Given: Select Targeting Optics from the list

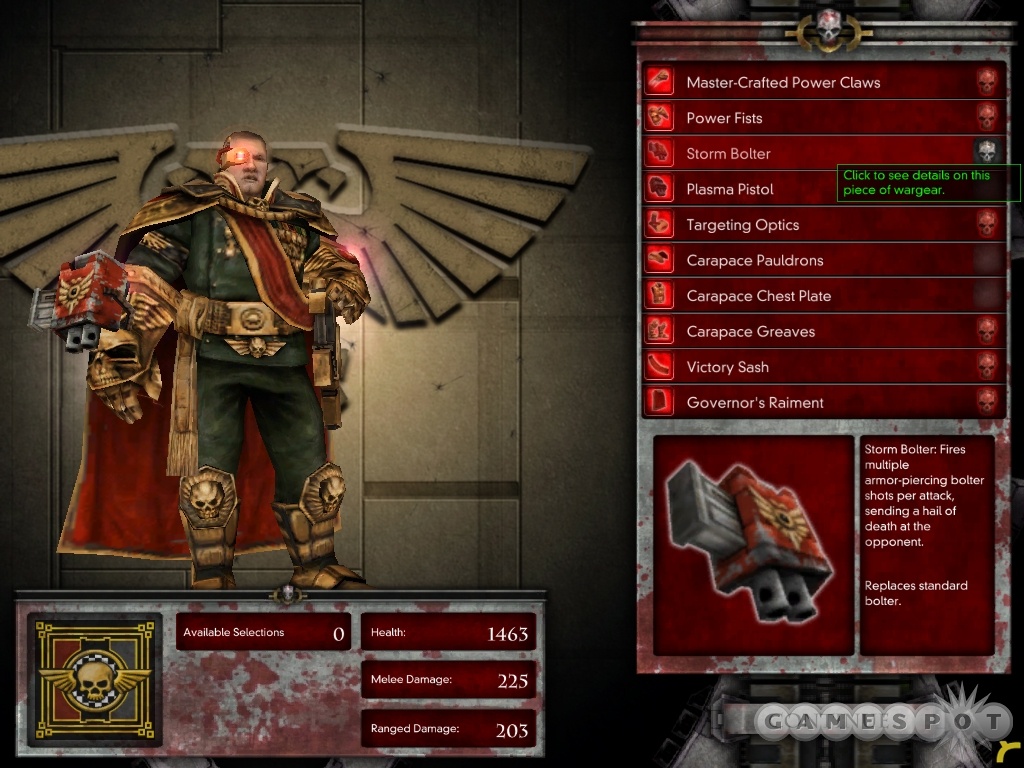Looking at the screenshot, I should 742,225.
